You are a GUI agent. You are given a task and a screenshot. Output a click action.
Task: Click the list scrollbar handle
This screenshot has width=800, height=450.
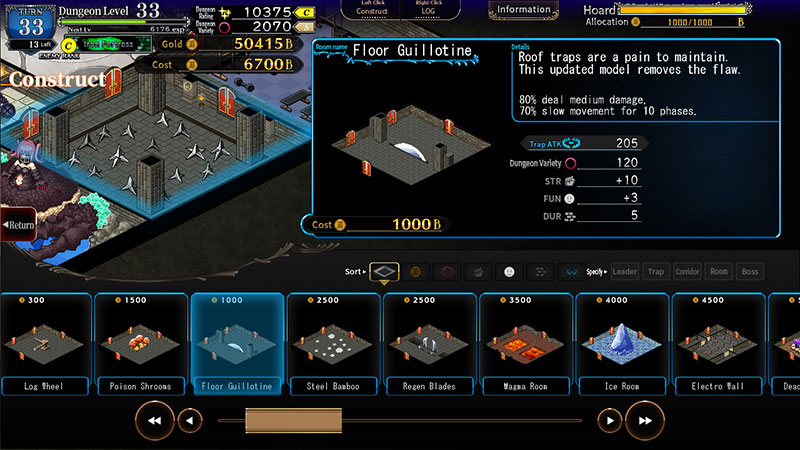[281, 421]
